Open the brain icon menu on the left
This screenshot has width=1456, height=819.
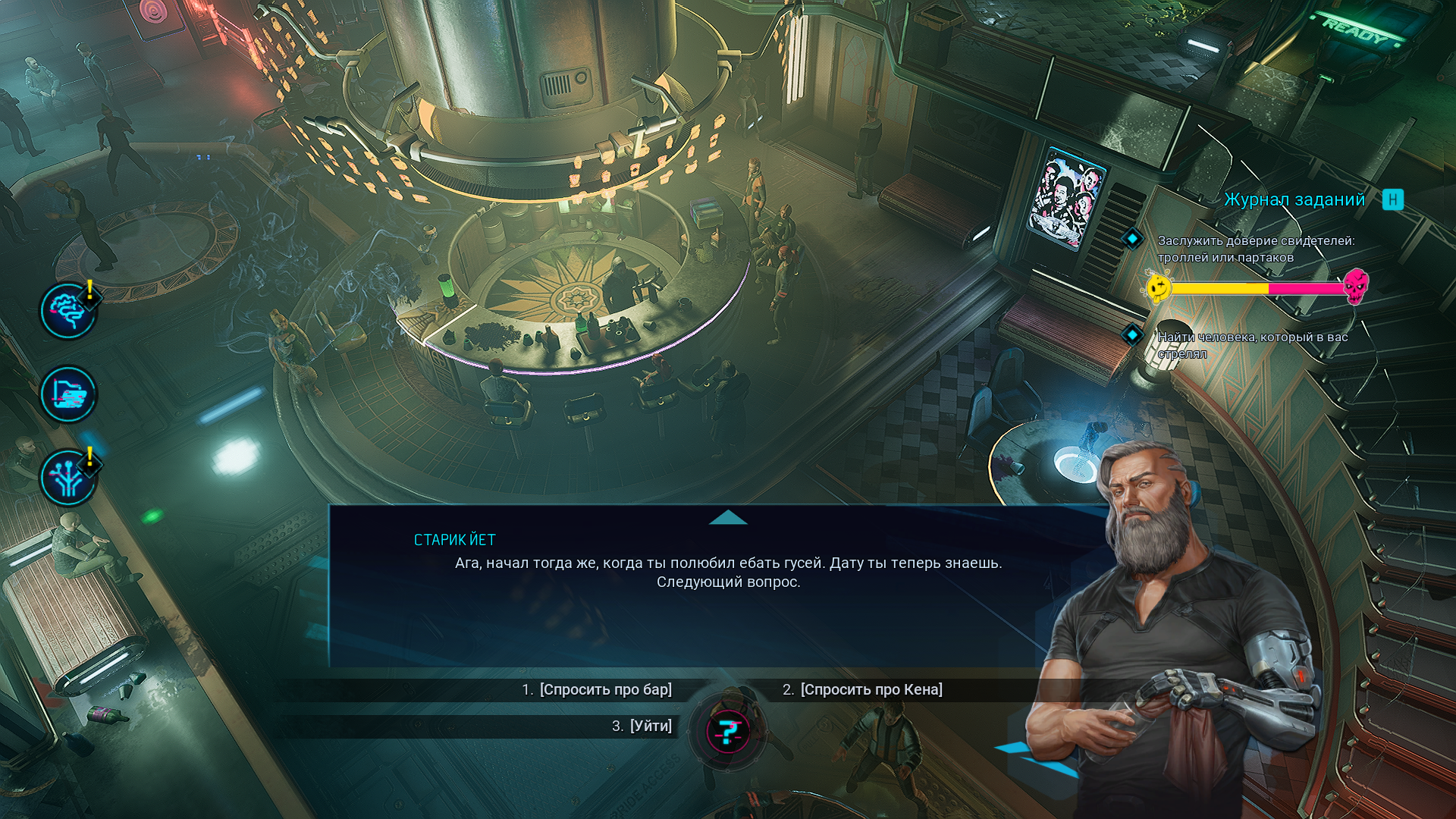(x=68, y=310)
